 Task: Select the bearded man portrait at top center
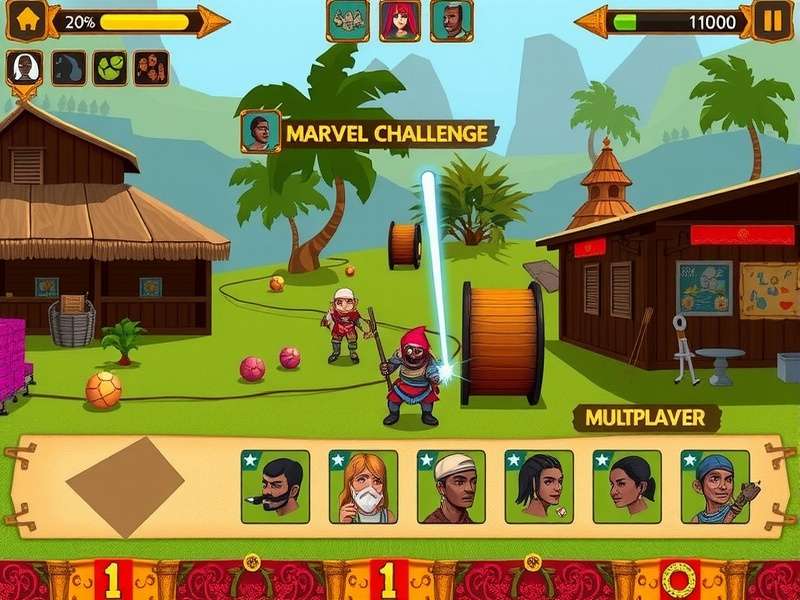tap(451, 20)
